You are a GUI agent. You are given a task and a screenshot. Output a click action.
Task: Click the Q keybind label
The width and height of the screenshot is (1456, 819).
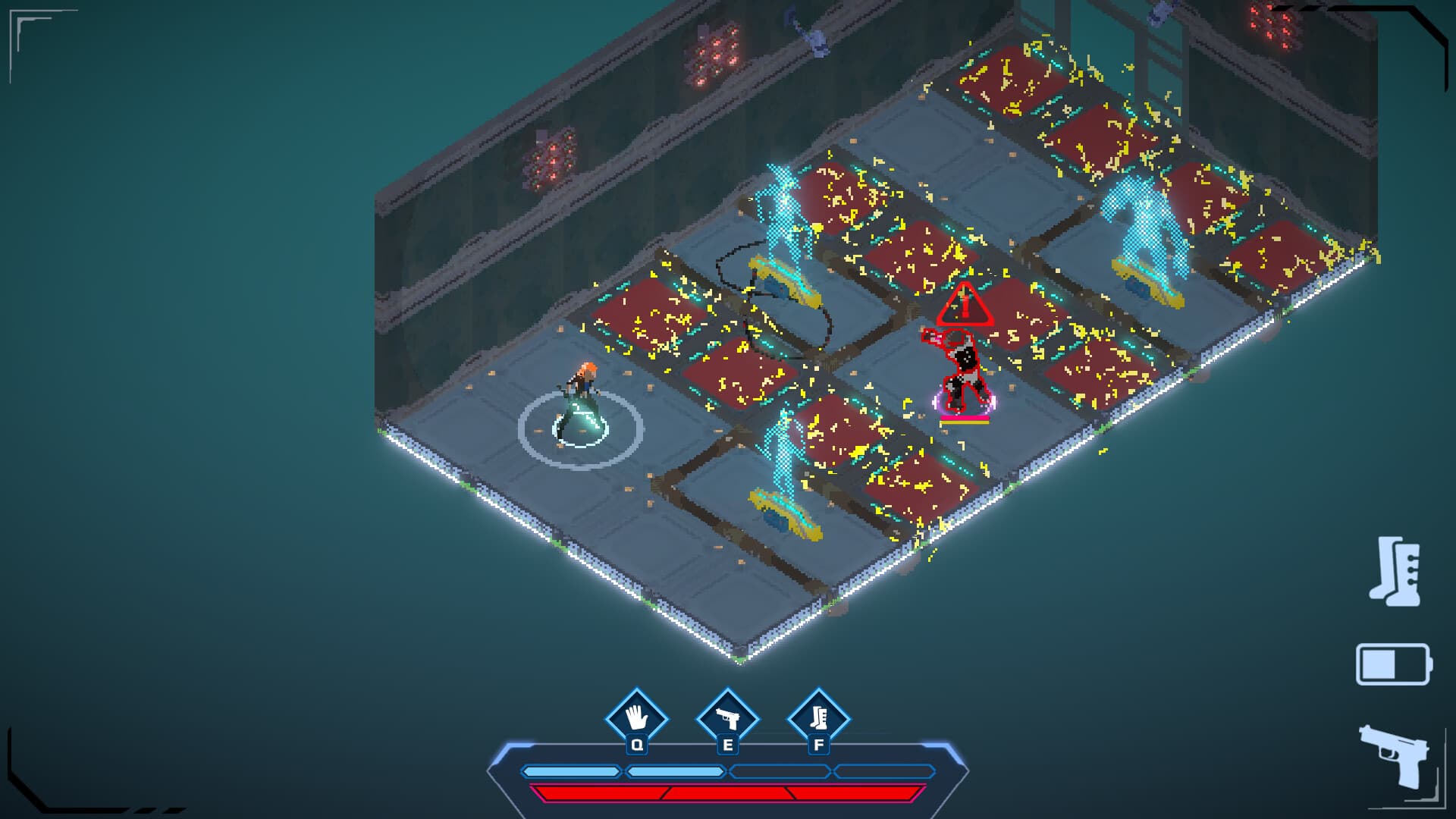[x=635, y=745]
